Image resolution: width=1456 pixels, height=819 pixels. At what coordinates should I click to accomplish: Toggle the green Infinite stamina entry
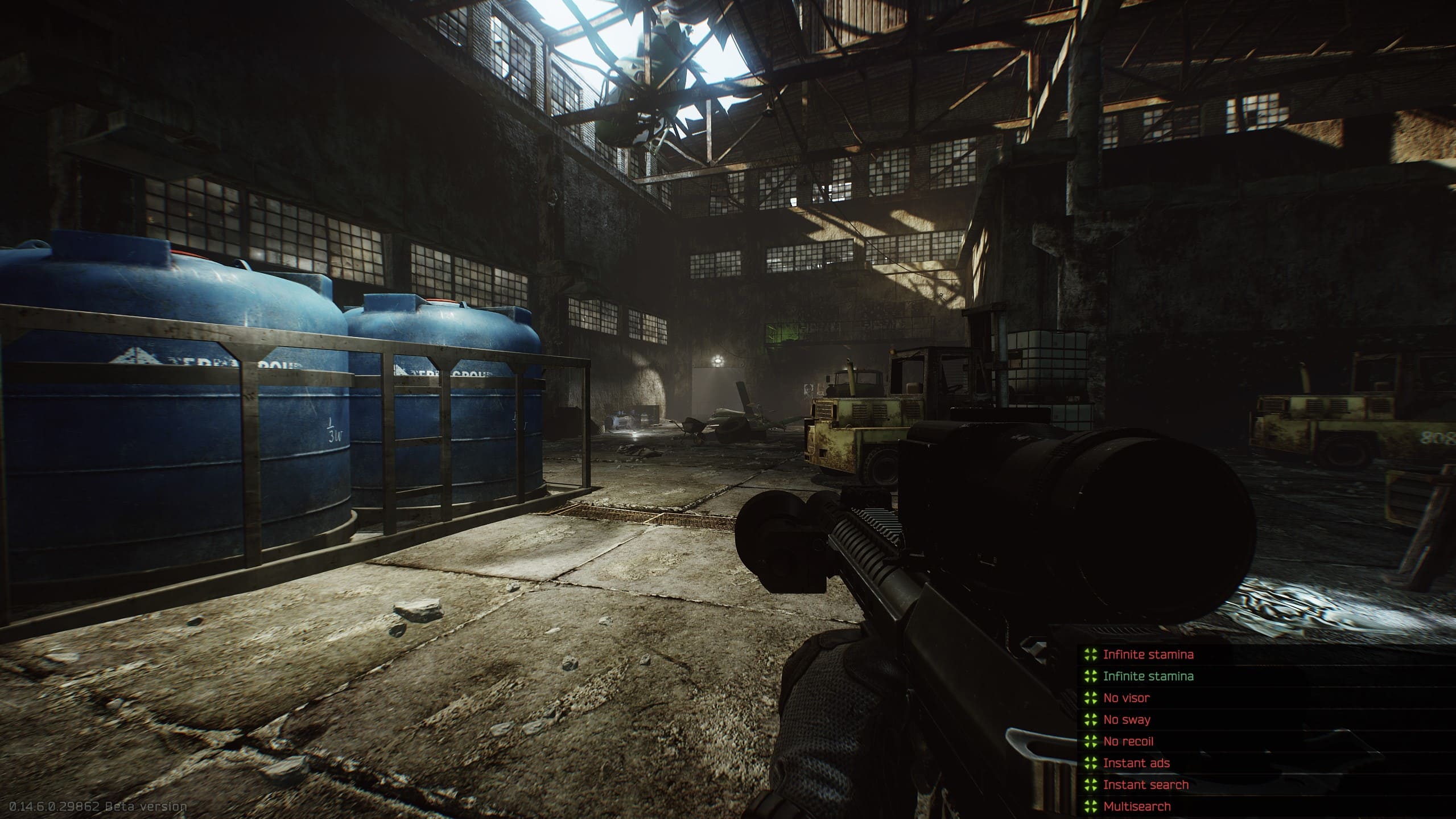click(x=1148, y=676)
